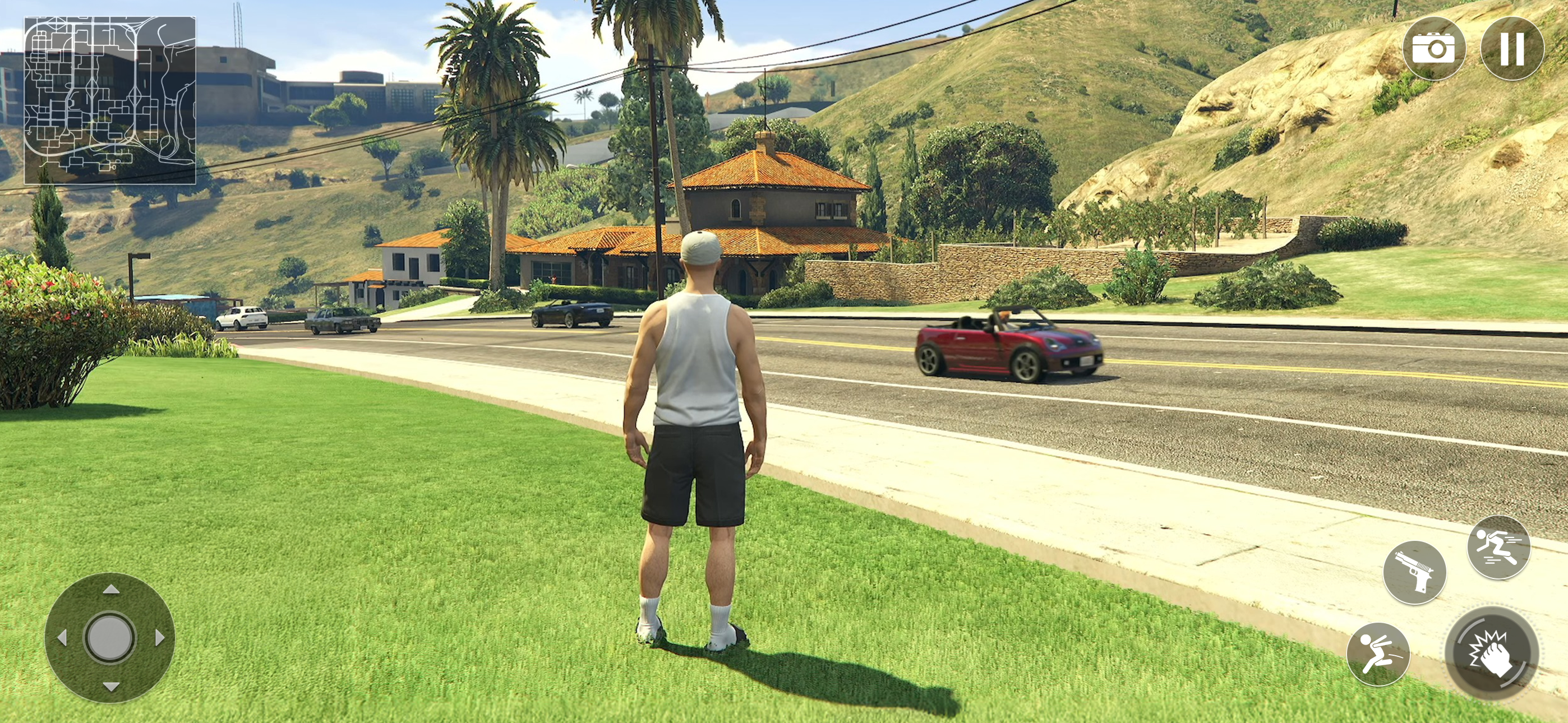Tap the jump stick-figure button

pyautogui.click(x=1378, y=654)
